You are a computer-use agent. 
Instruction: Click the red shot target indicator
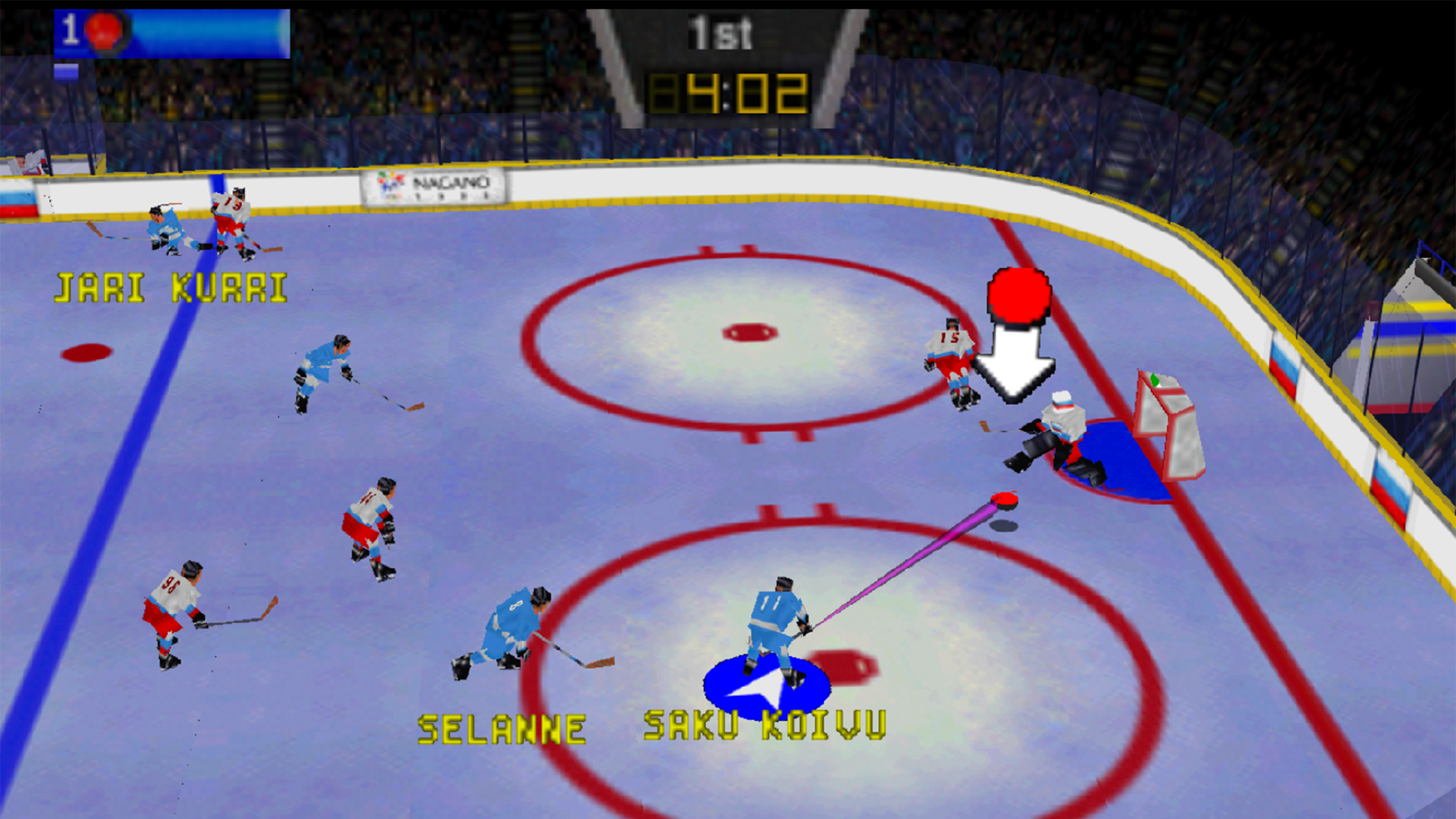(1019, 295)
